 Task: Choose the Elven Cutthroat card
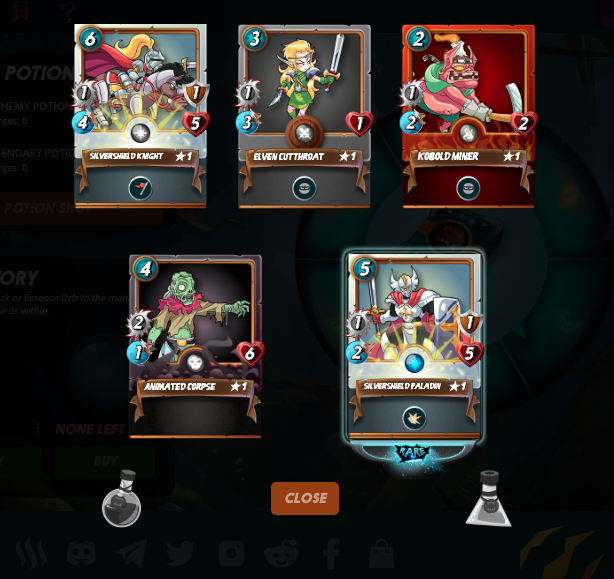pyautogui.click(x=304, y=115)
